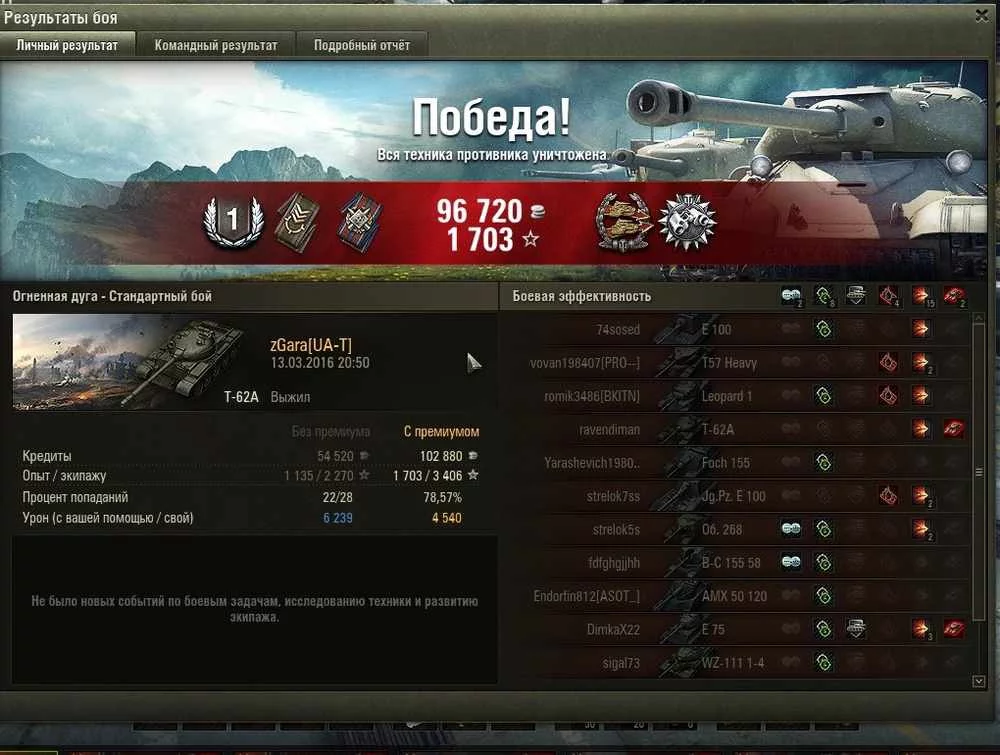Pick the ravendiman T-62A row

pos(735,429)
